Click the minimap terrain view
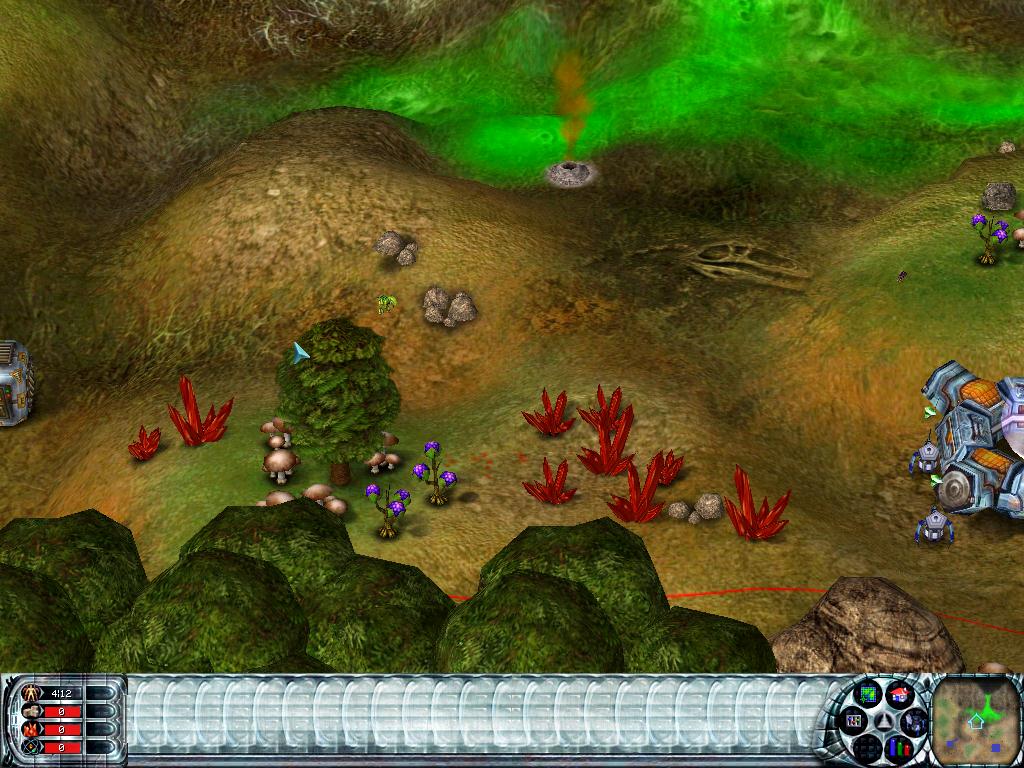Screen dimensions: 1024x768 pos(977,719)
